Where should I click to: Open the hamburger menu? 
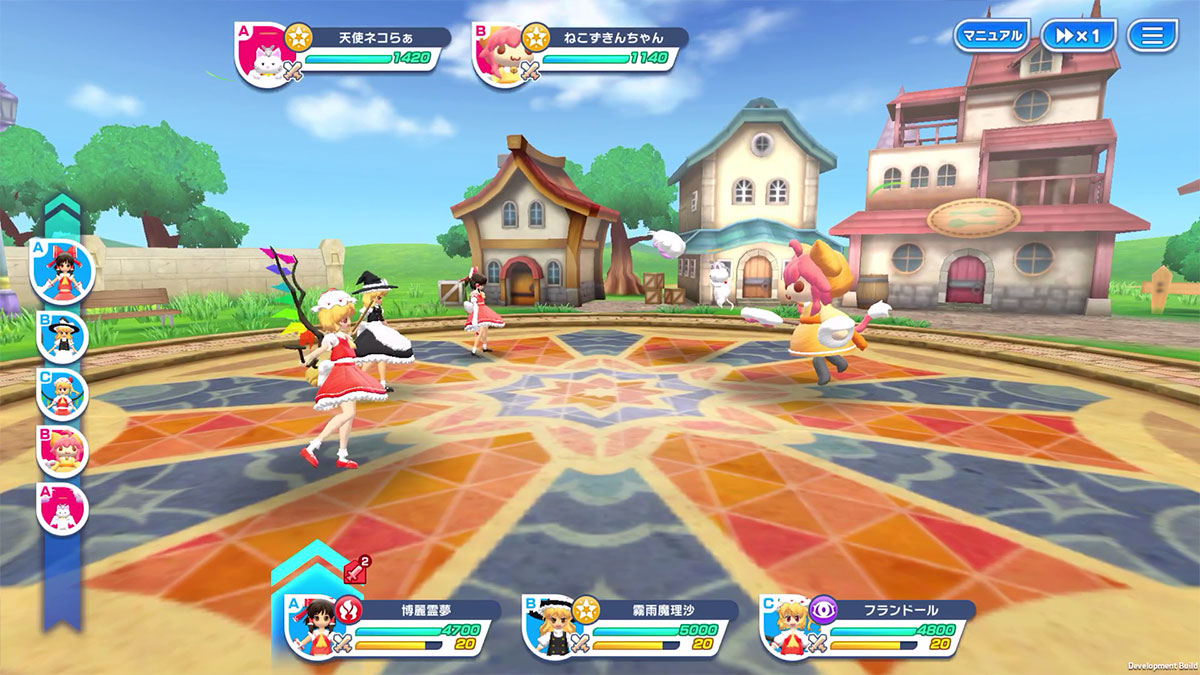pyautogui.click(x=1152, y=36)
